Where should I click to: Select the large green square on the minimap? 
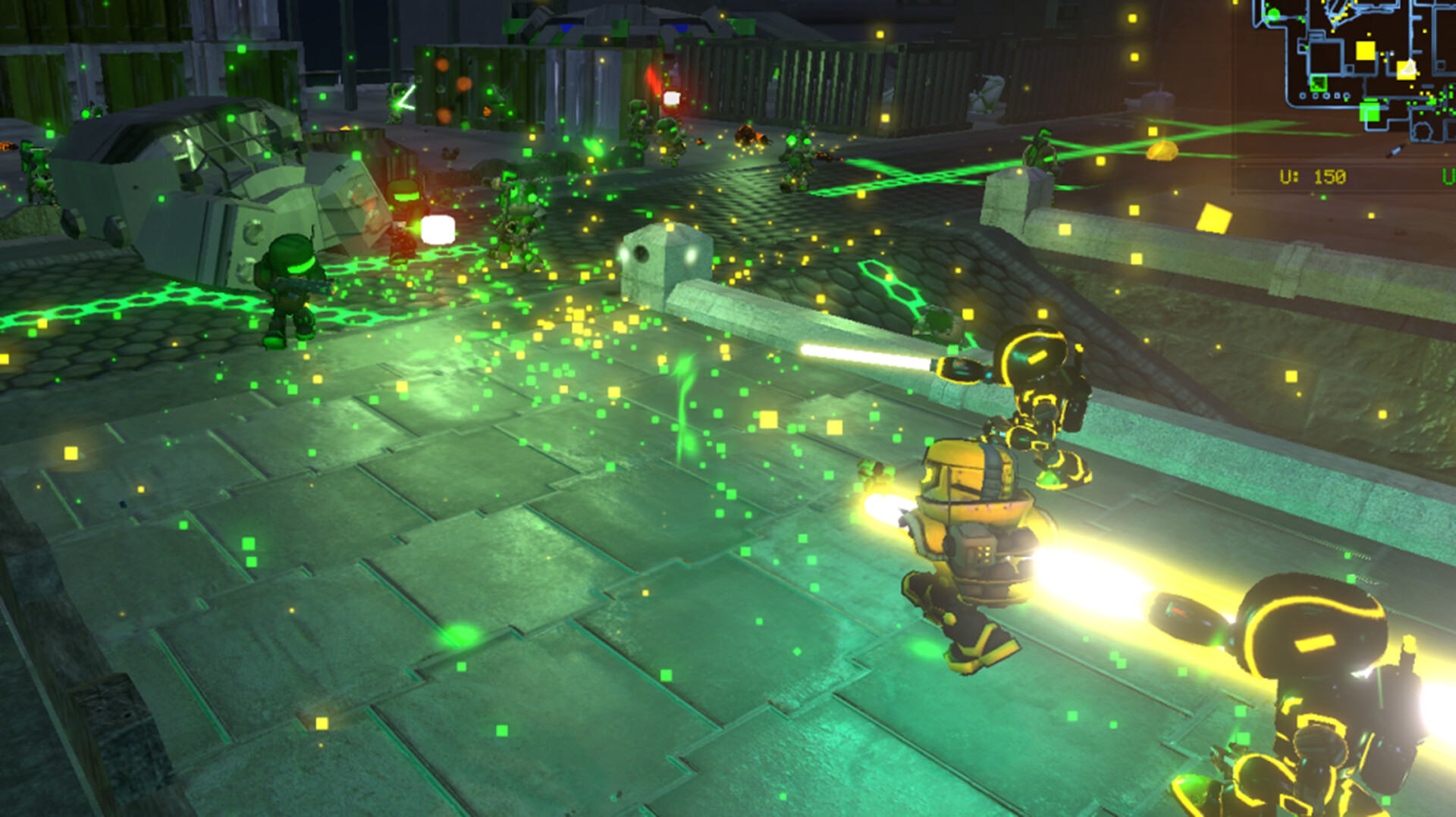click(1370, 111)
